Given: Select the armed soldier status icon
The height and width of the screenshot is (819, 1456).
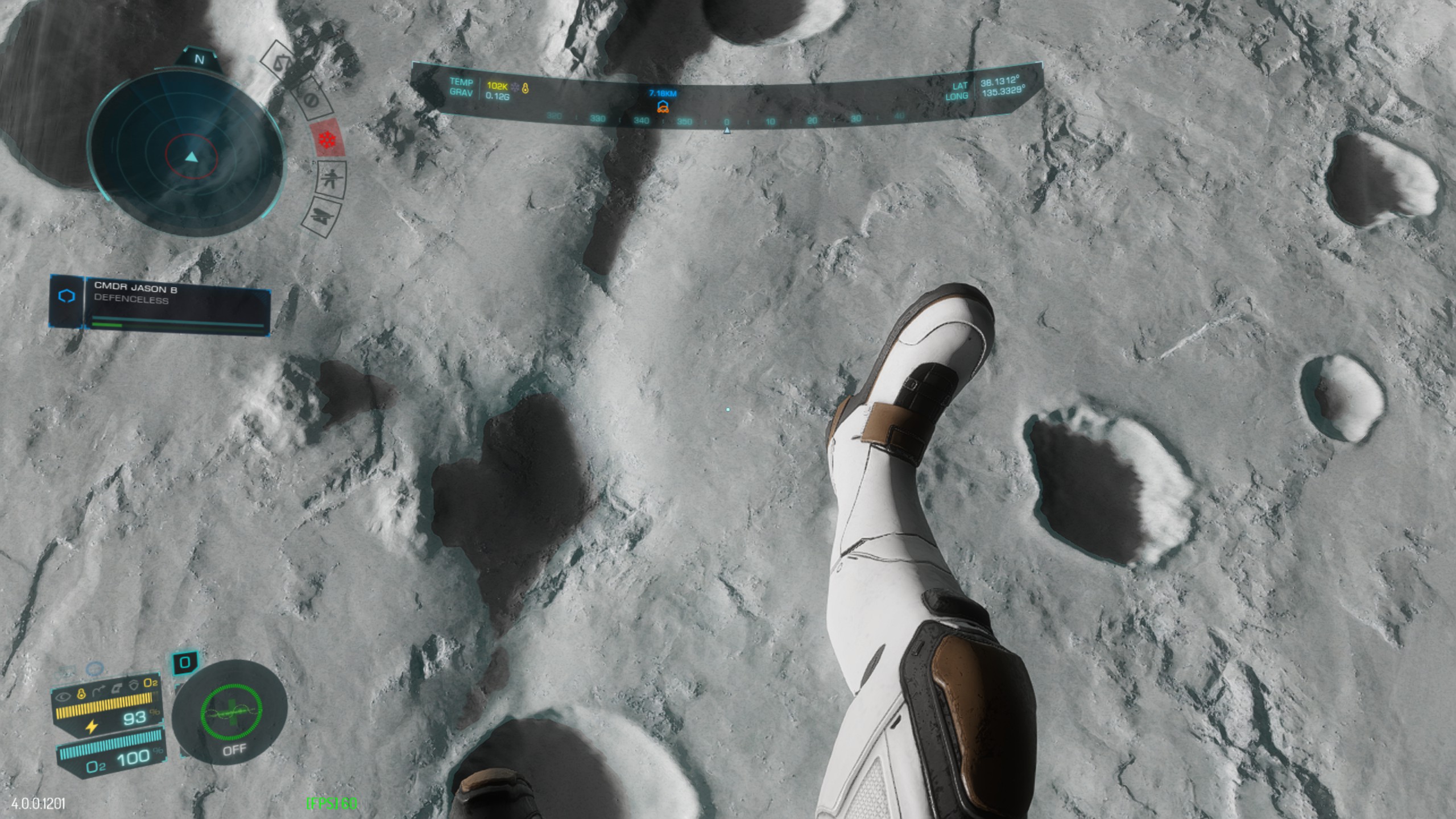Looking at the screenshot, I should pyautogui.click(x=330, y=178).
